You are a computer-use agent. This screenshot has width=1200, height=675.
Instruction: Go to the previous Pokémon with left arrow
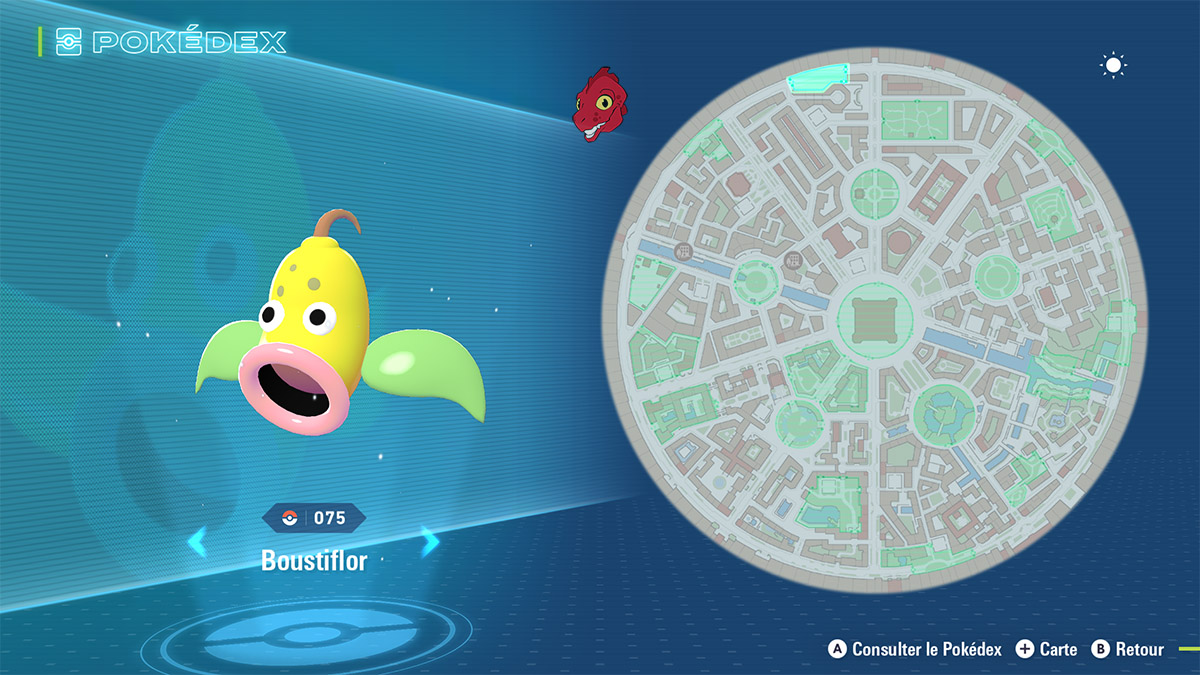coord(198,542)
